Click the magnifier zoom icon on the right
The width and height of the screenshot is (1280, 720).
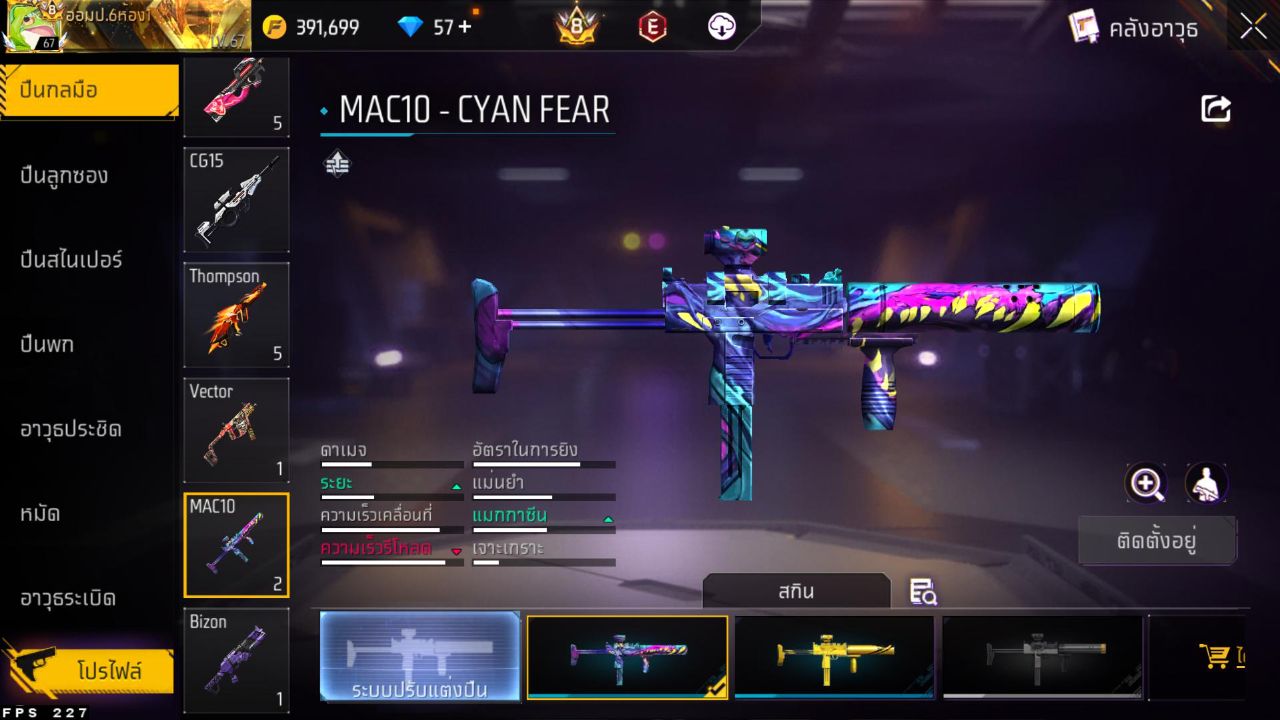1146,485
